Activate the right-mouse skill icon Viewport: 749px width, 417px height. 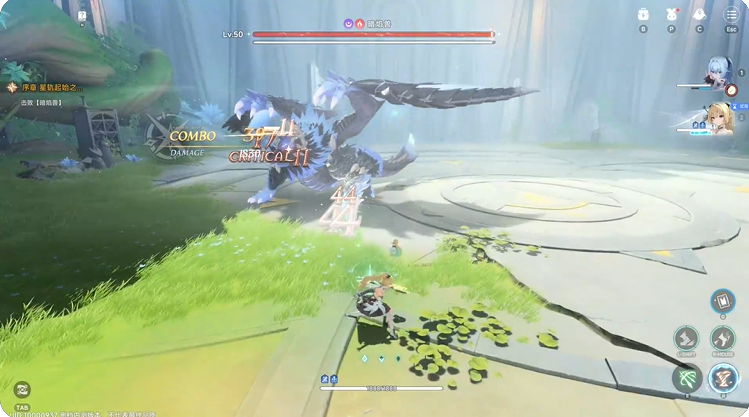[722, 339]
